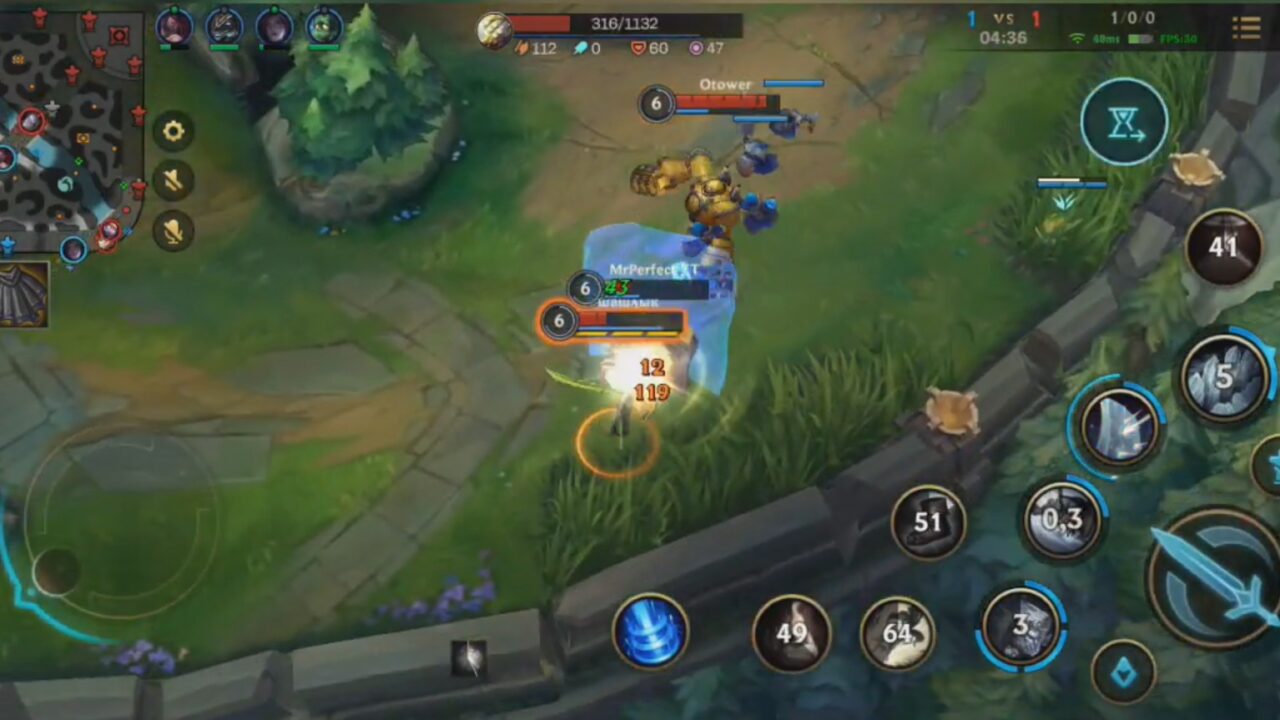Use the spell showing 49 seconds remaining
The height and width of the screenshot is (720, 1280).
tap(791, 633)
